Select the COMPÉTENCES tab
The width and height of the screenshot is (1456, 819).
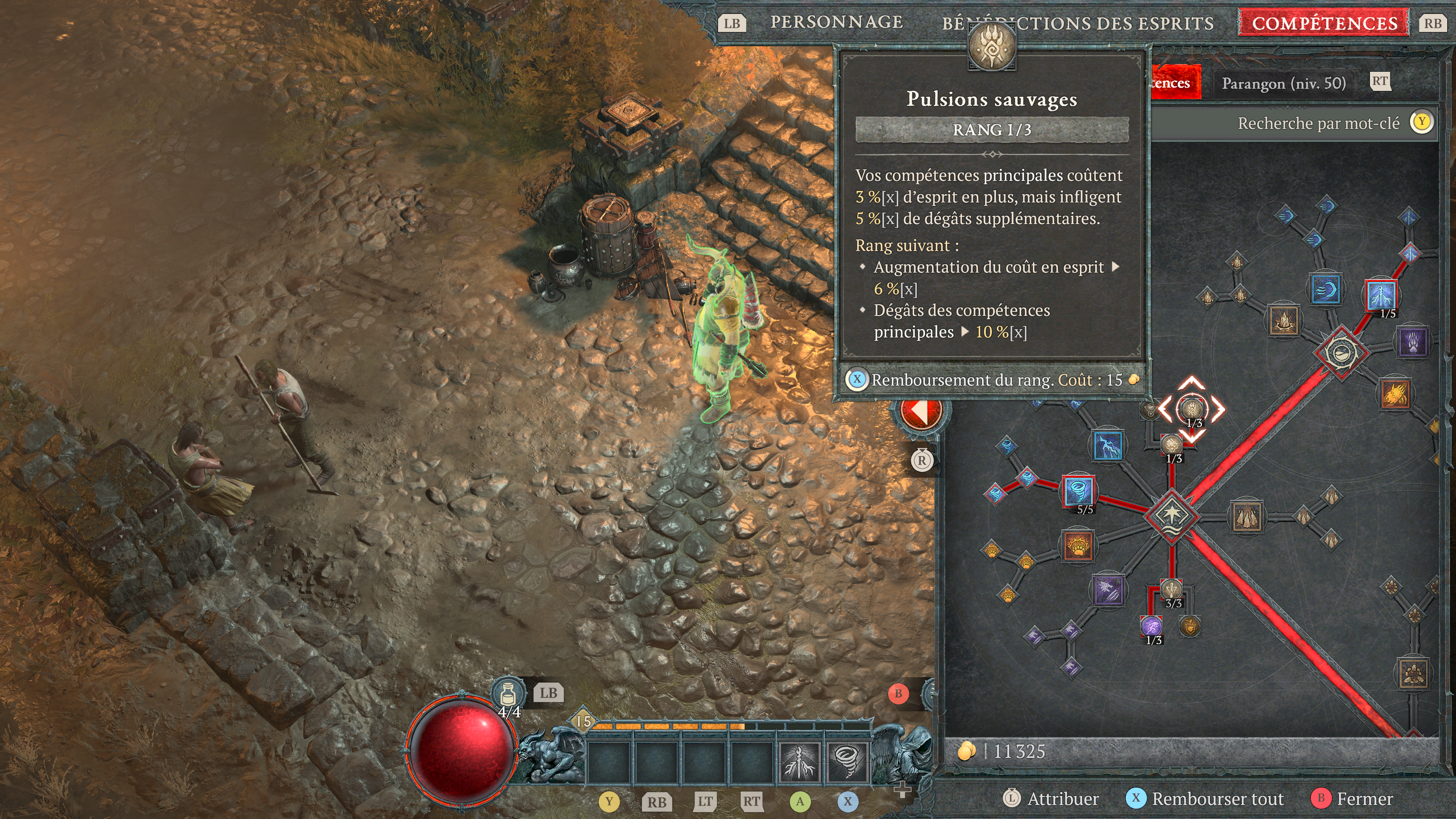(1324, 23)
